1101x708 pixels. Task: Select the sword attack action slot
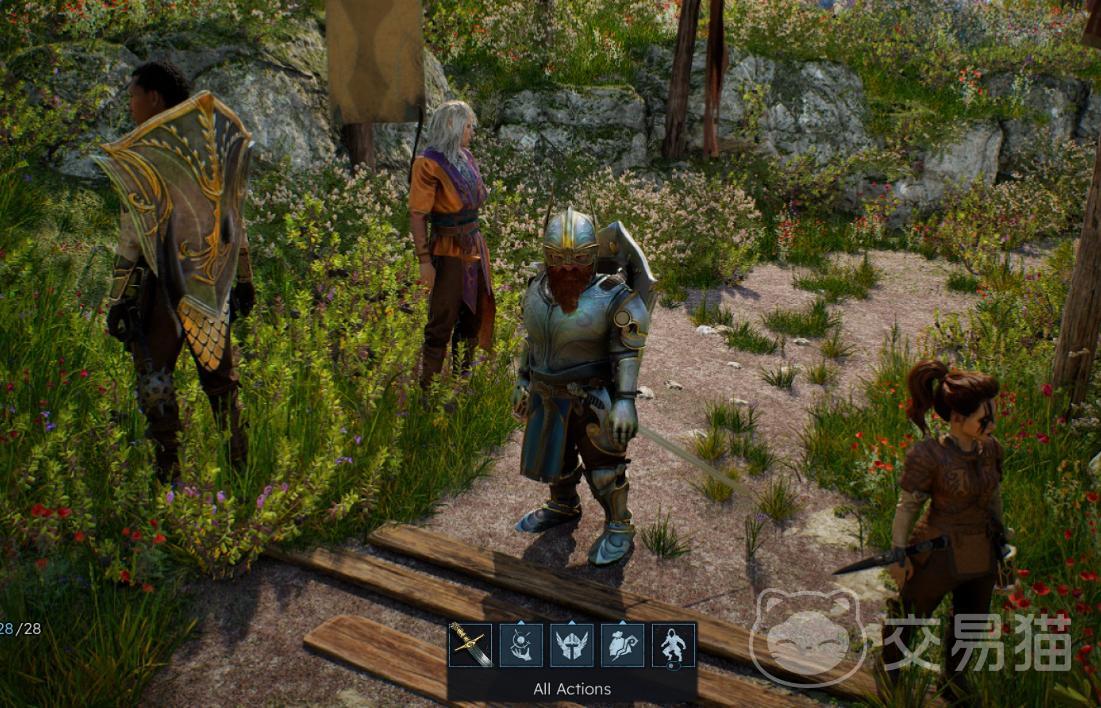(470, 645)
